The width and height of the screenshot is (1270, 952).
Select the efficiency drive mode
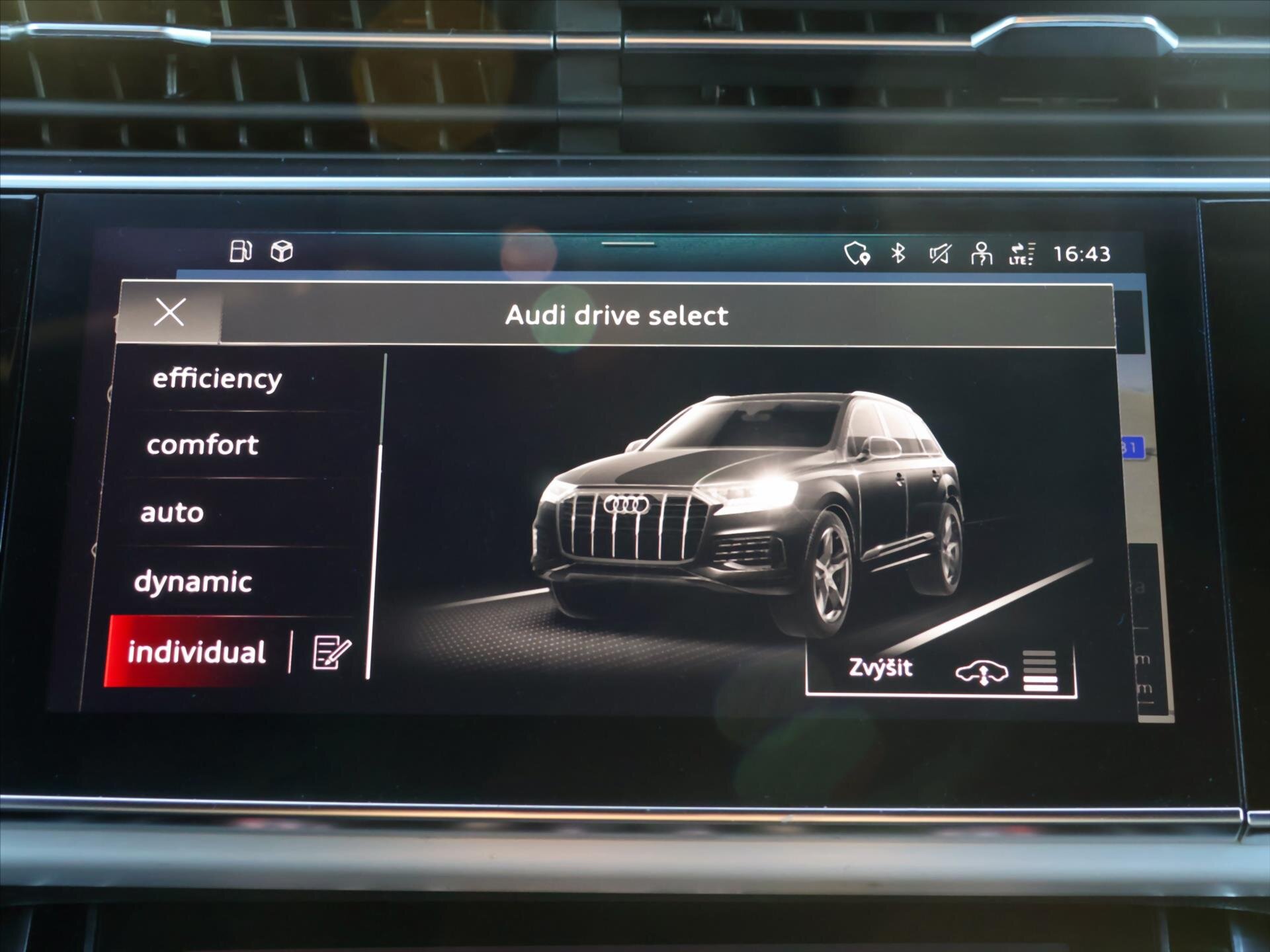click(x=216, y=378)
